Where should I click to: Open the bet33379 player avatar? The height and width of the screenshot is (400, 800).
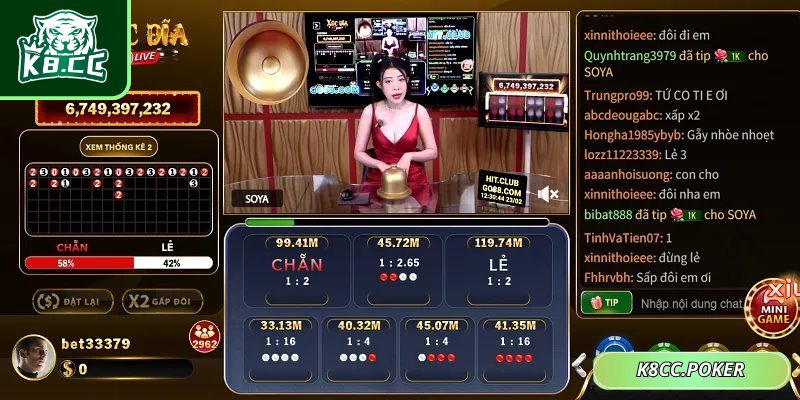tap(34, 355)
